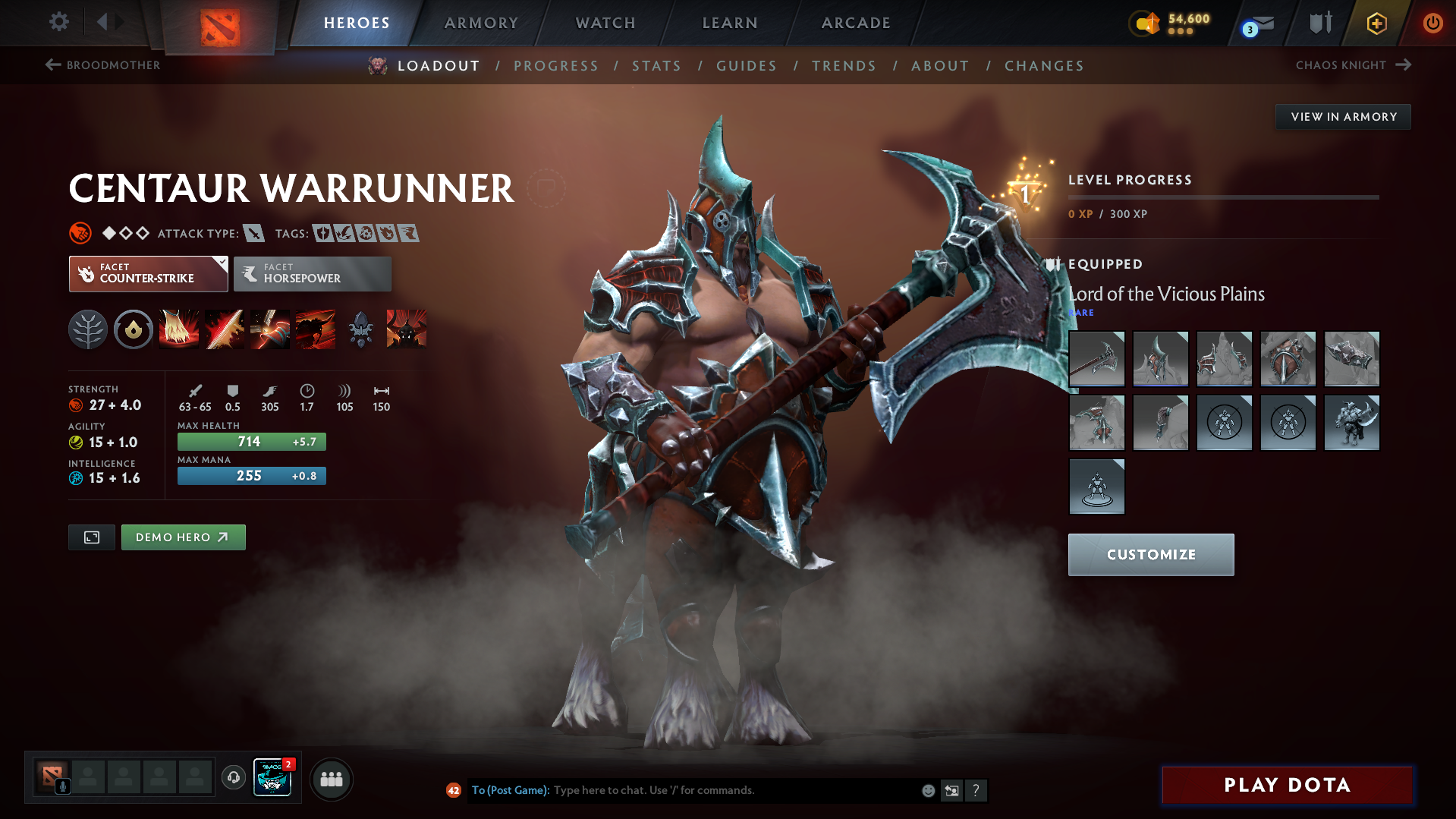Viewport: 1456px width, 819px height.
Task: Open the talent tree icon
Action: 88,329
